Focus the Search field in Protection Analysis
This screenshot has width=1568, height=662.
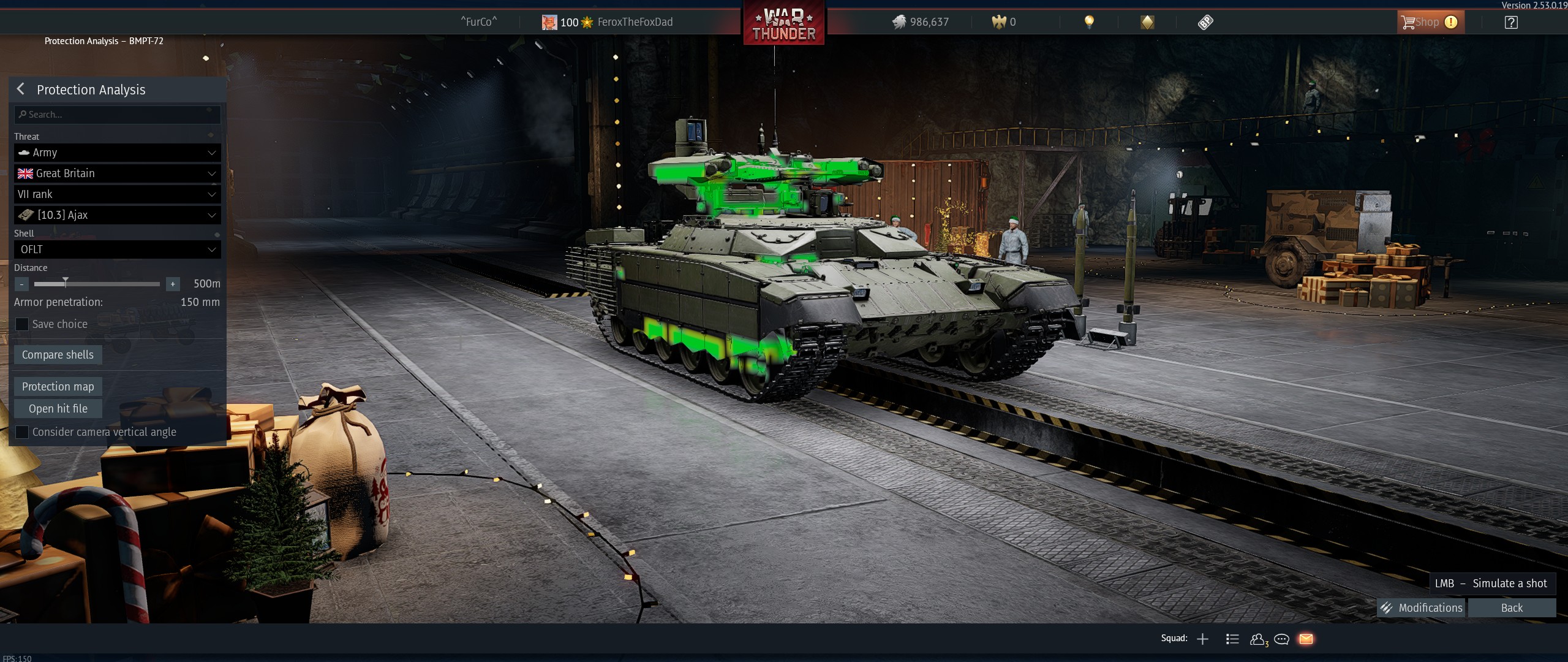[117, 115]
